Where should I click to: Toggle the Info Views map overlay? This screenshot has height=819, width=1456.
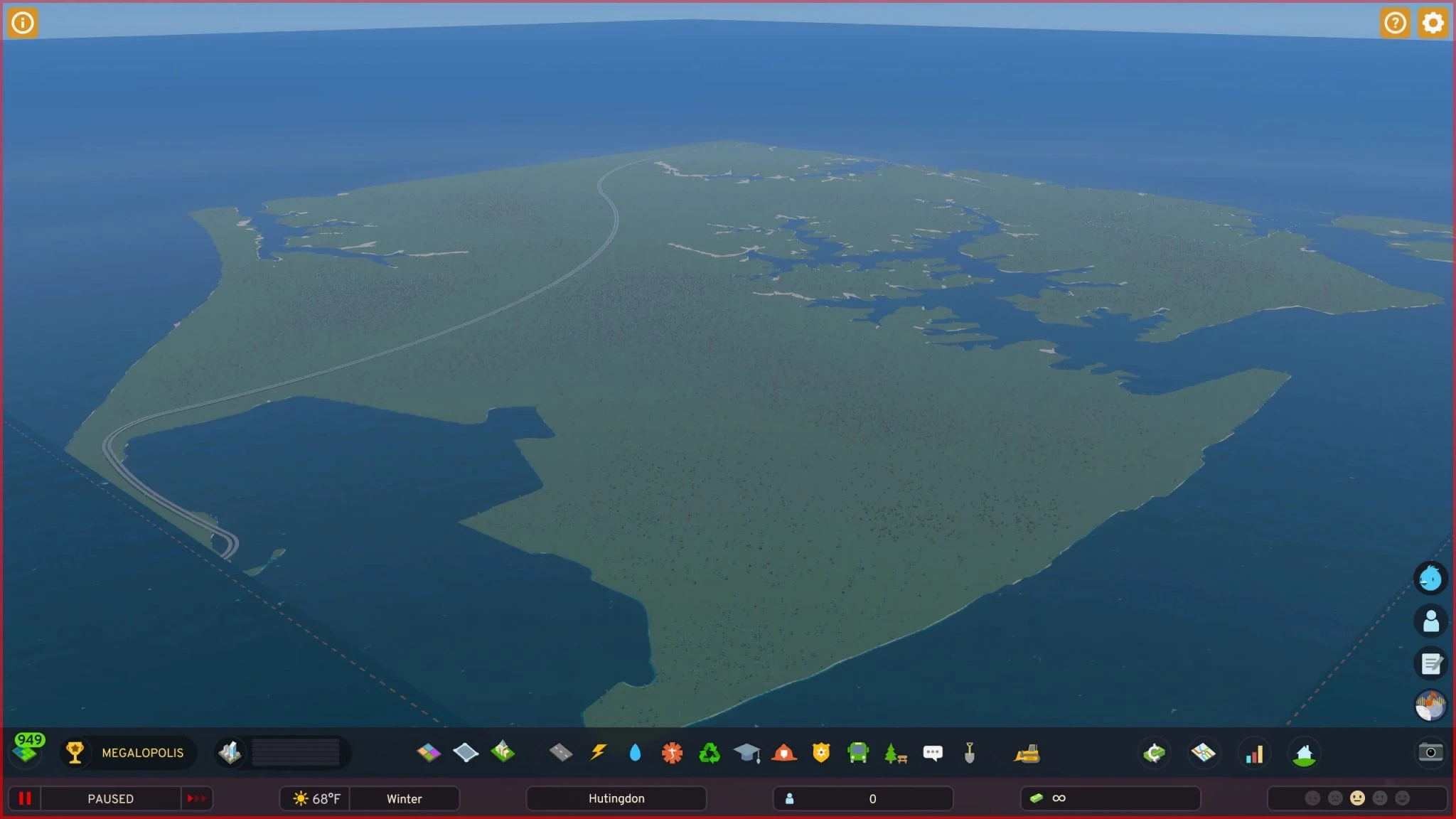[x=1204, y=753]
